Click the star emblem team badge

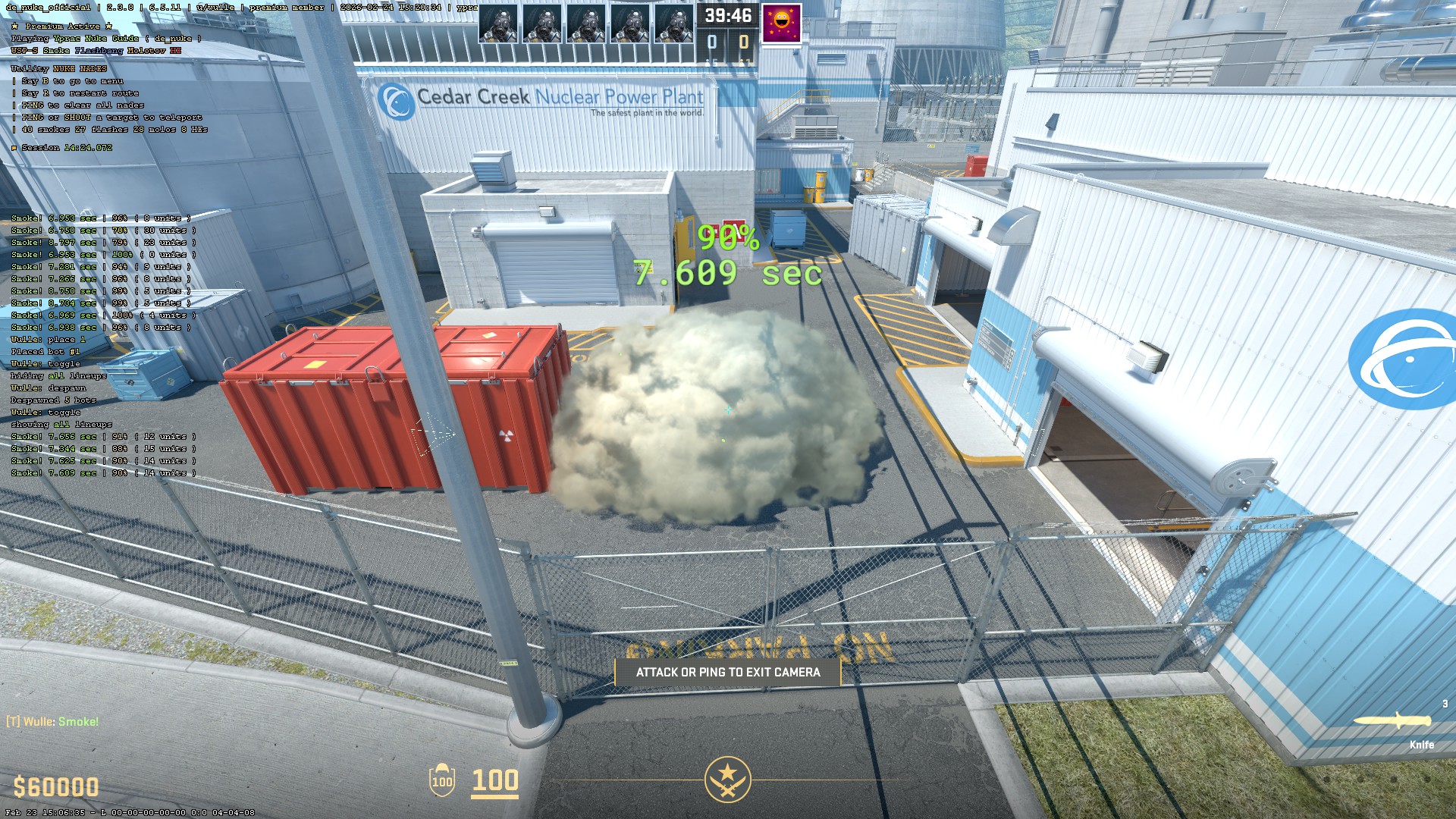click(x=727, y=779)
